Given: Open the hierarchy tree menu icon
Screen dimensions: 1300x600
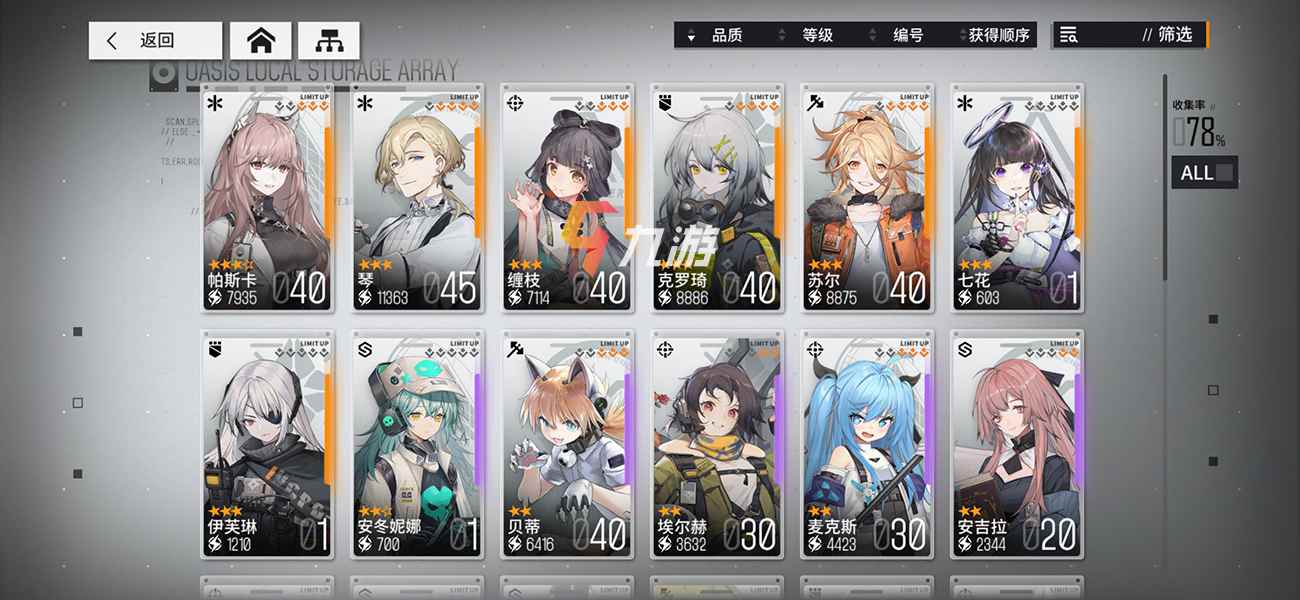Looking at the screenshot, I should tap(328, 41).
